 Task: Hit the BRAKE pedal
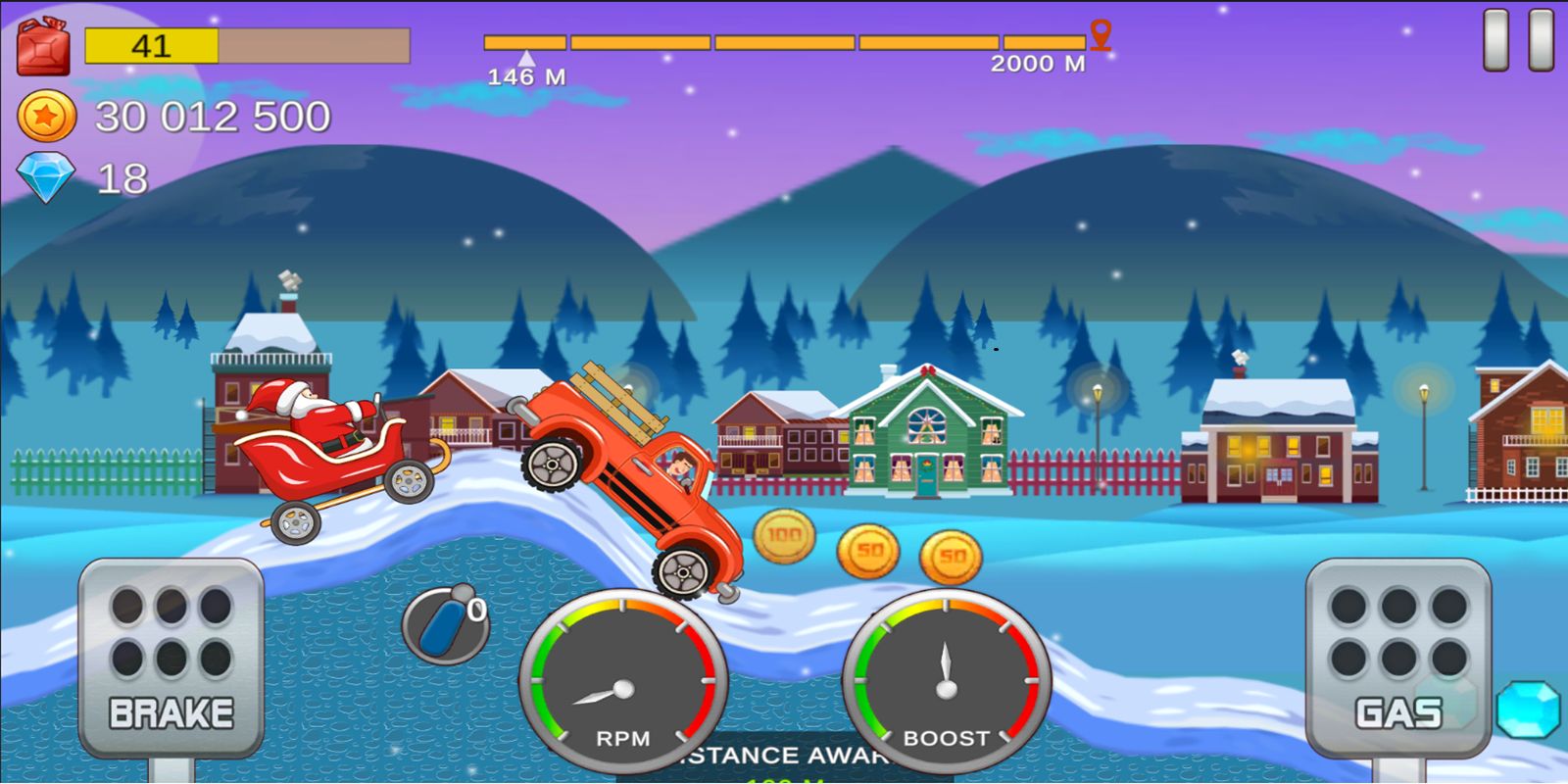[x=171, y=657]
